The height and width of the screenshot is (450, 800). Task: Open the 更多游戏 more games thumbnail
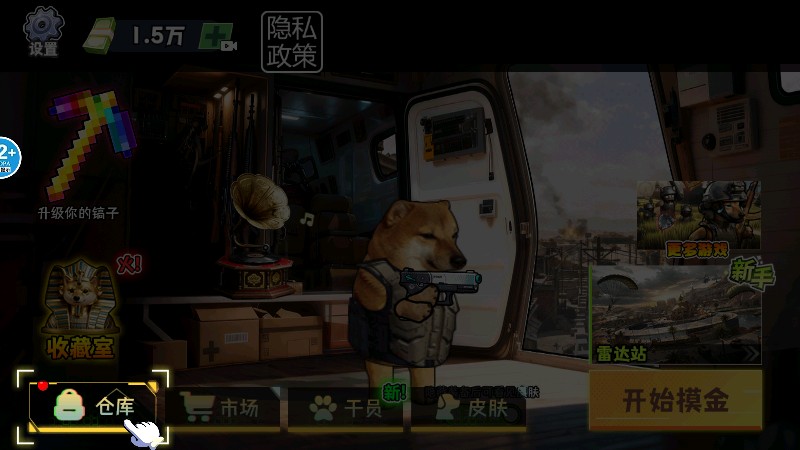click(698, 219)
